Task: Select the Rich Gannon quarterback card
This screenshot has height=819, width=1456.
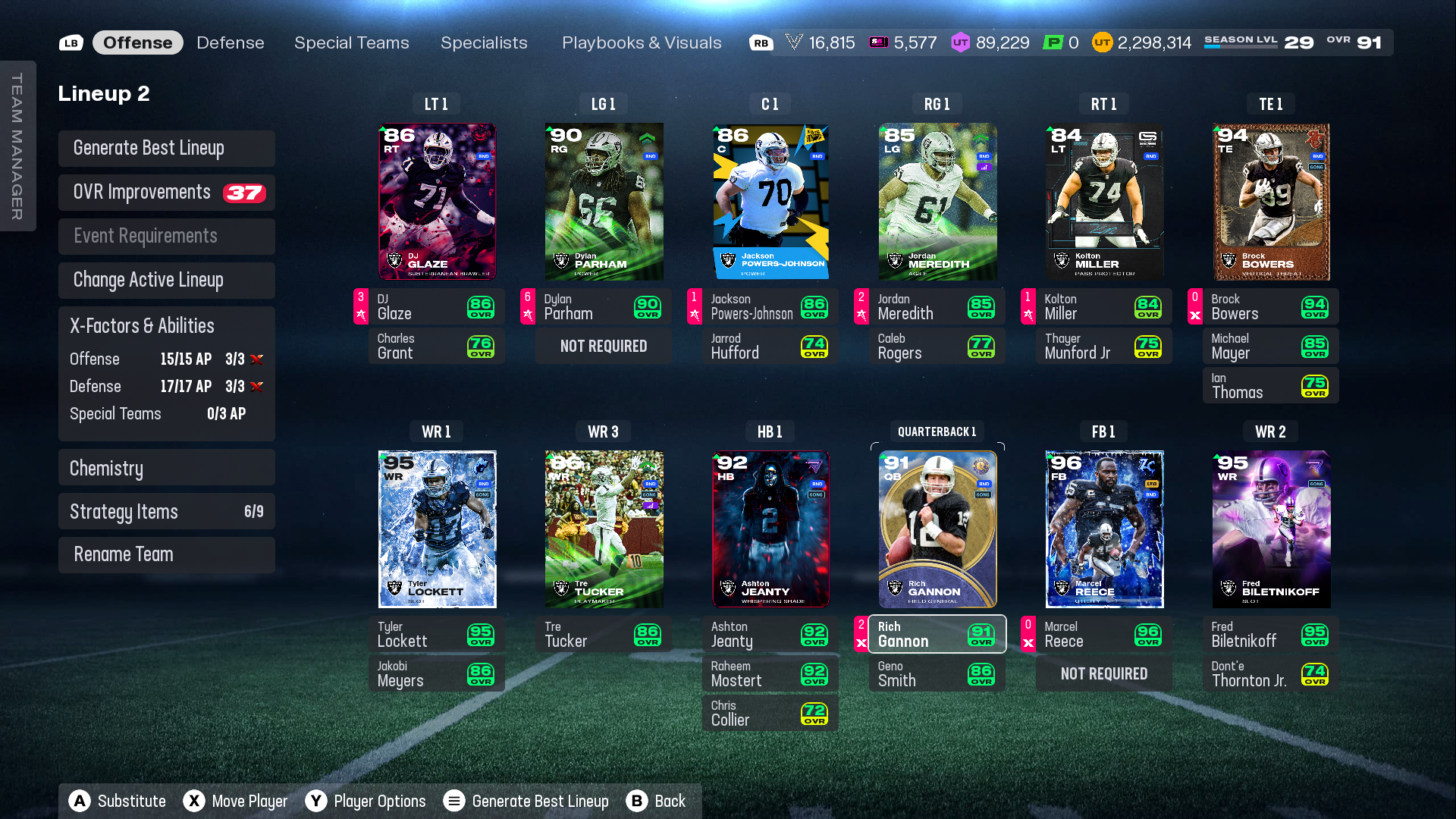Action: pos(937,529)
